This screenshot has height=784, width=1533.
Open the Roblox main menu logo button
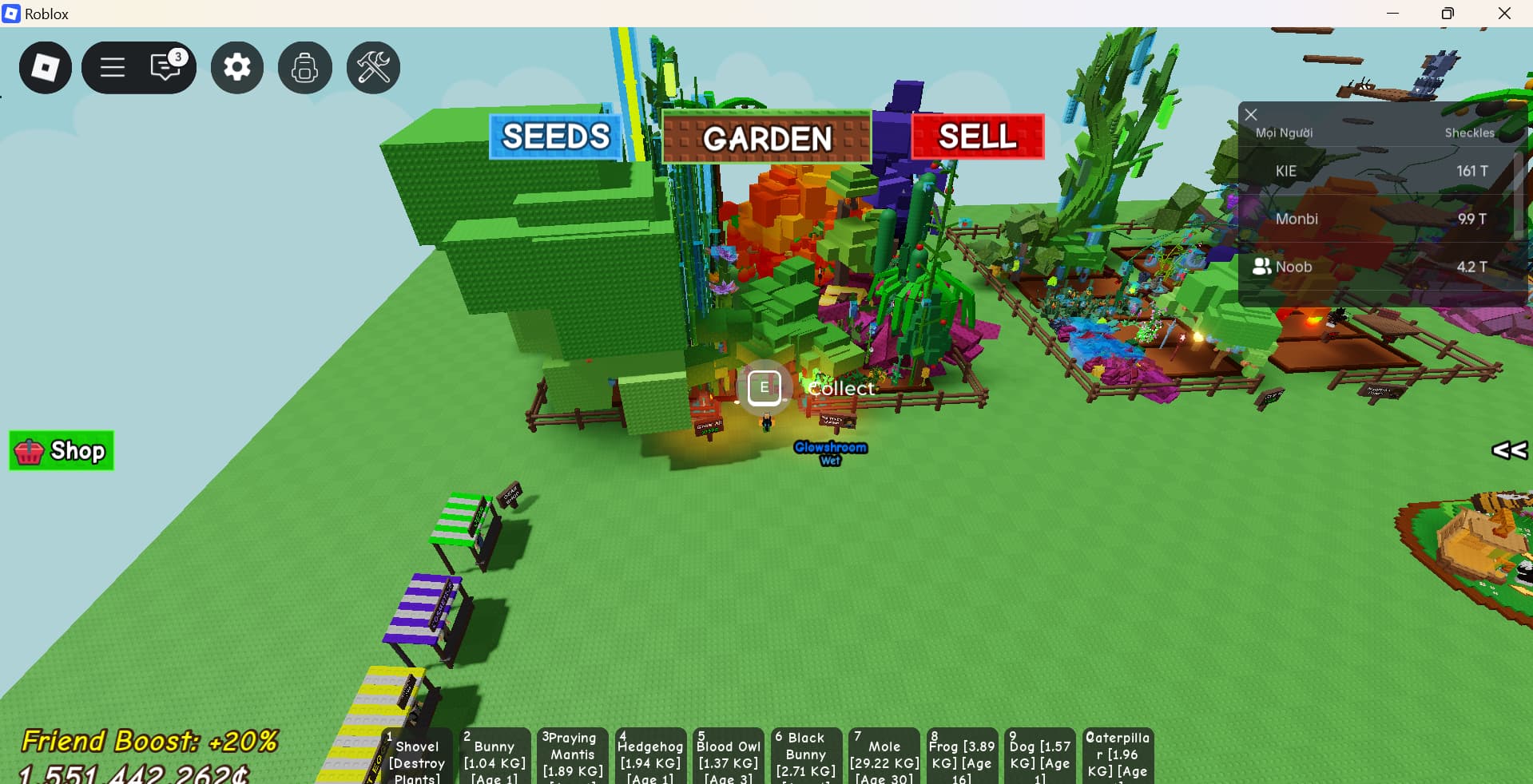click(46, 68)
